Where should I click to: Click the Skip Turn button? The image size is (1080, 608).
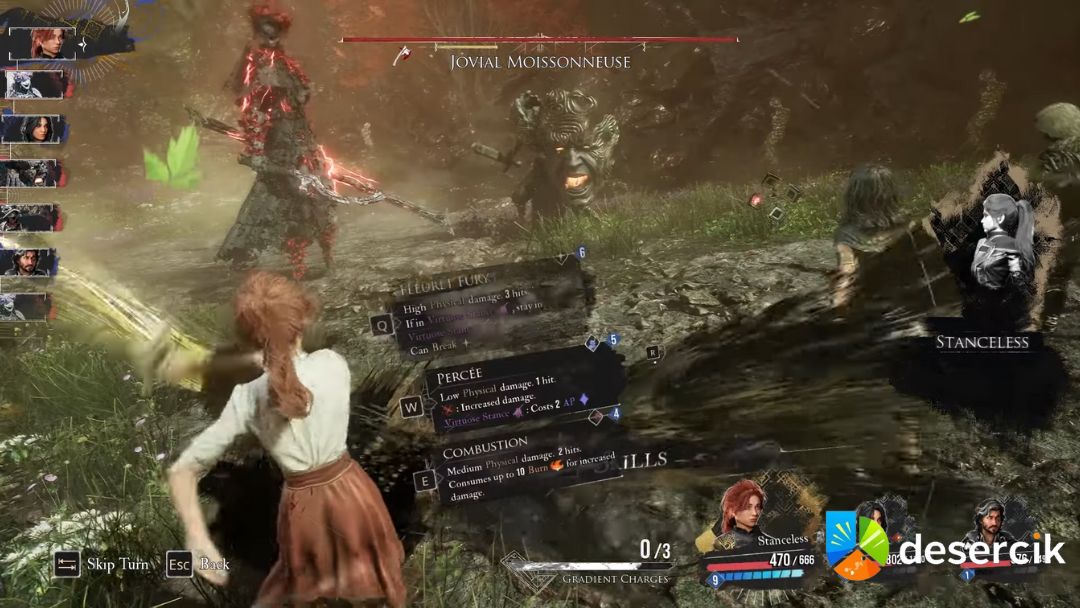(103, 564)
